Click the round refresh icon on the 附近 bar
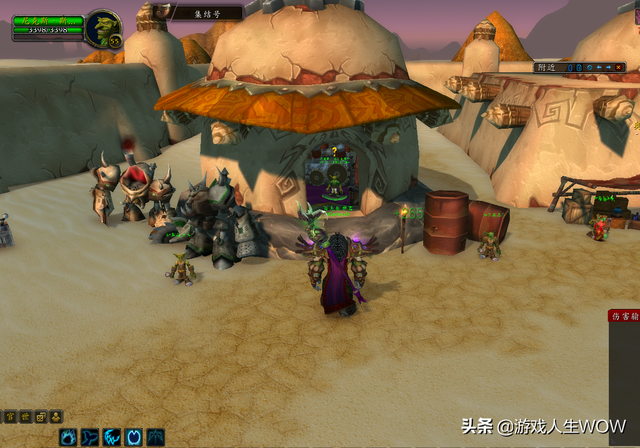 click(589, 67)
